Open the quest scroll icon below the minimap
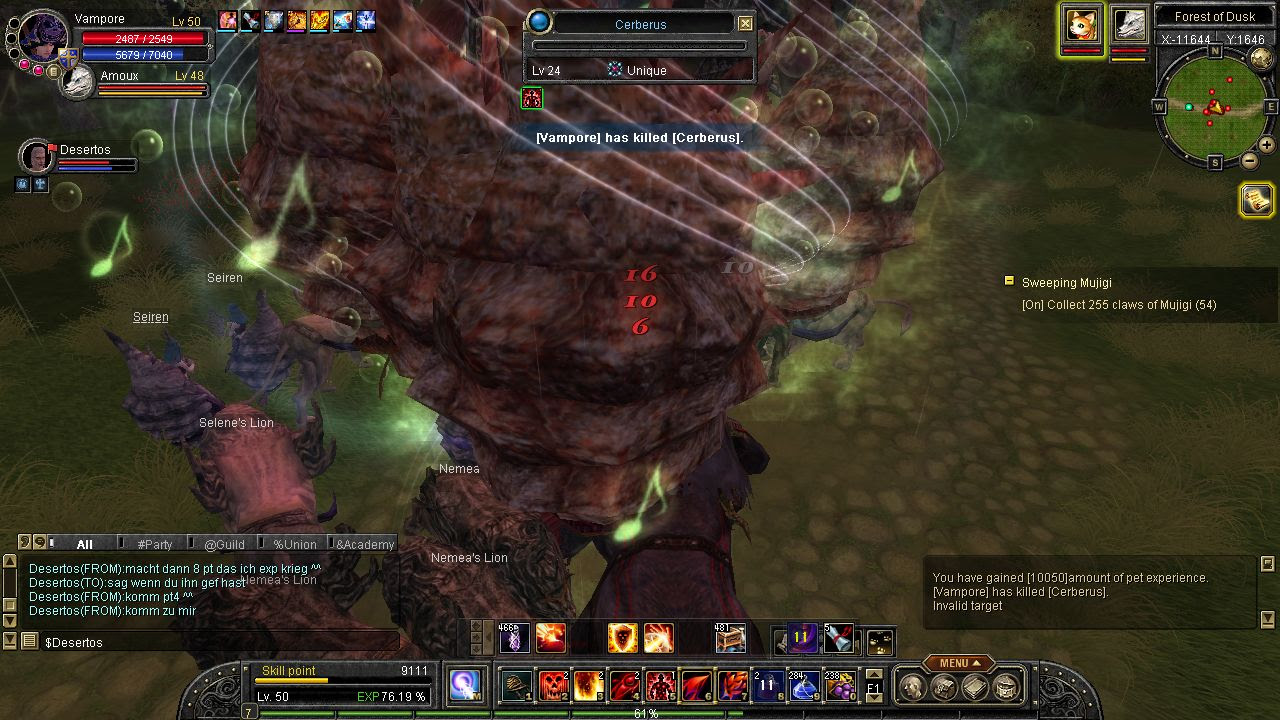The image size is (1280, 720). click(x=1256, y=200)
